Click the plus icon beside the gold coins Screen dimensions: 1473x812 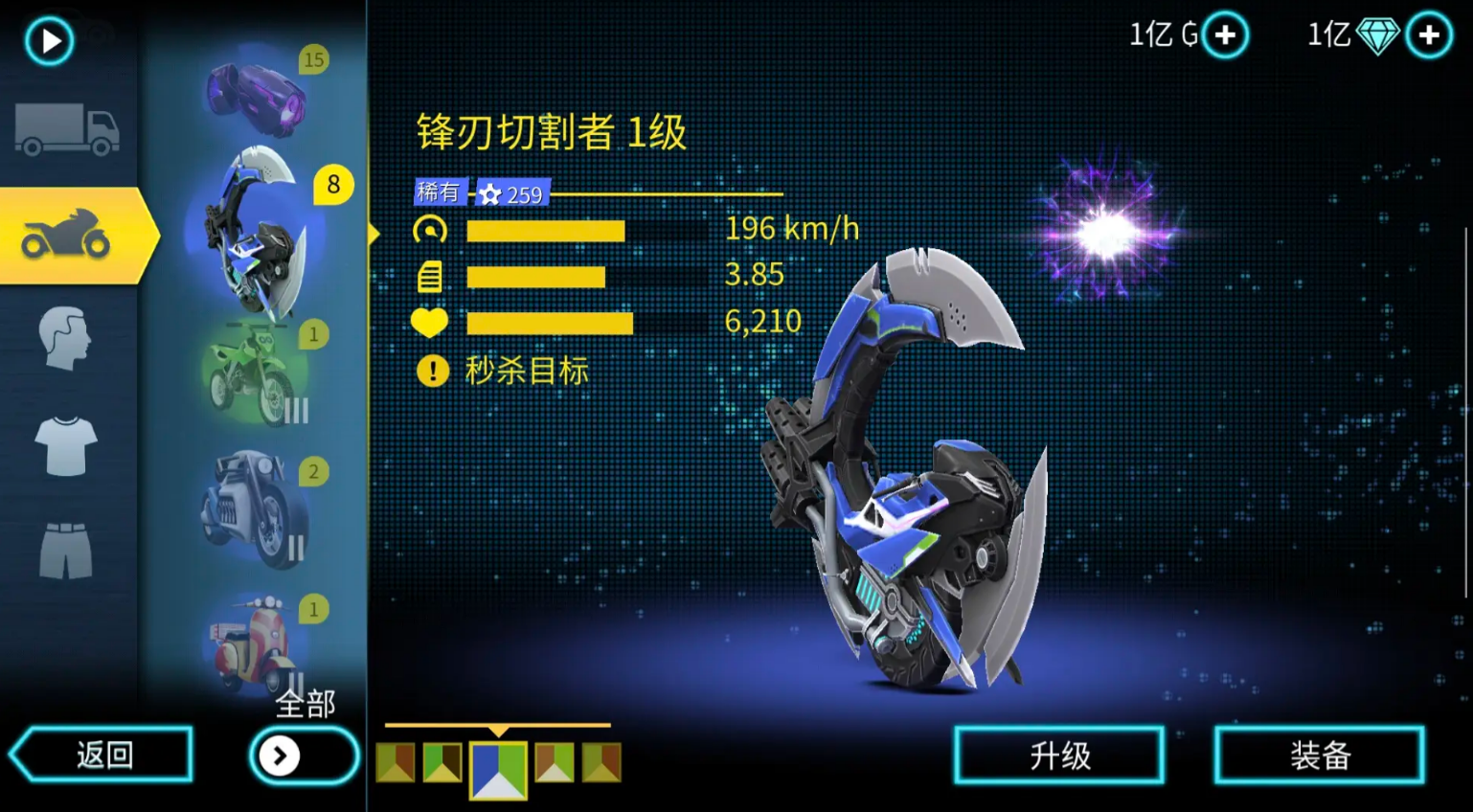point(1226,34)
